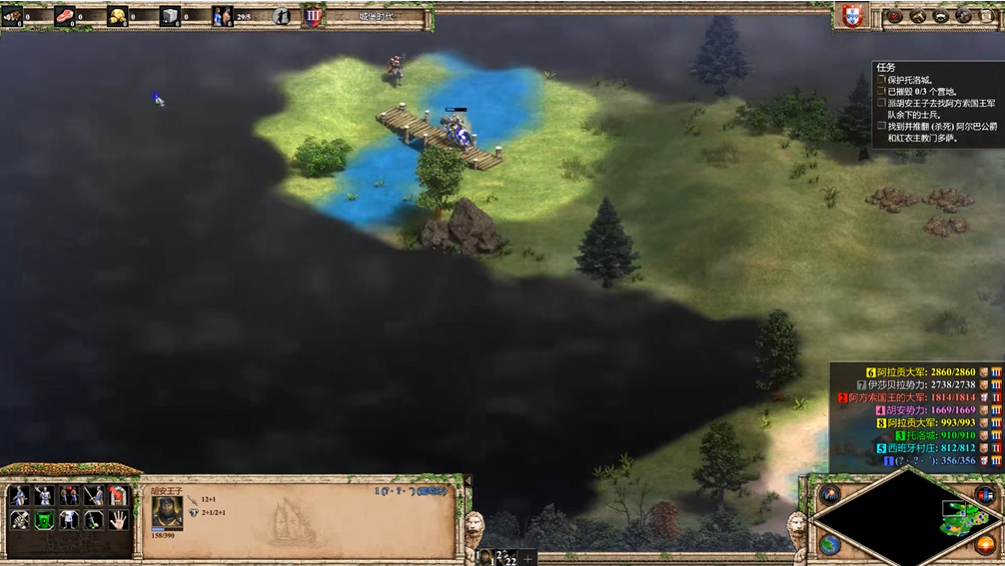Click the current age banner at top

pyautogui.click(x=375, y=16)
